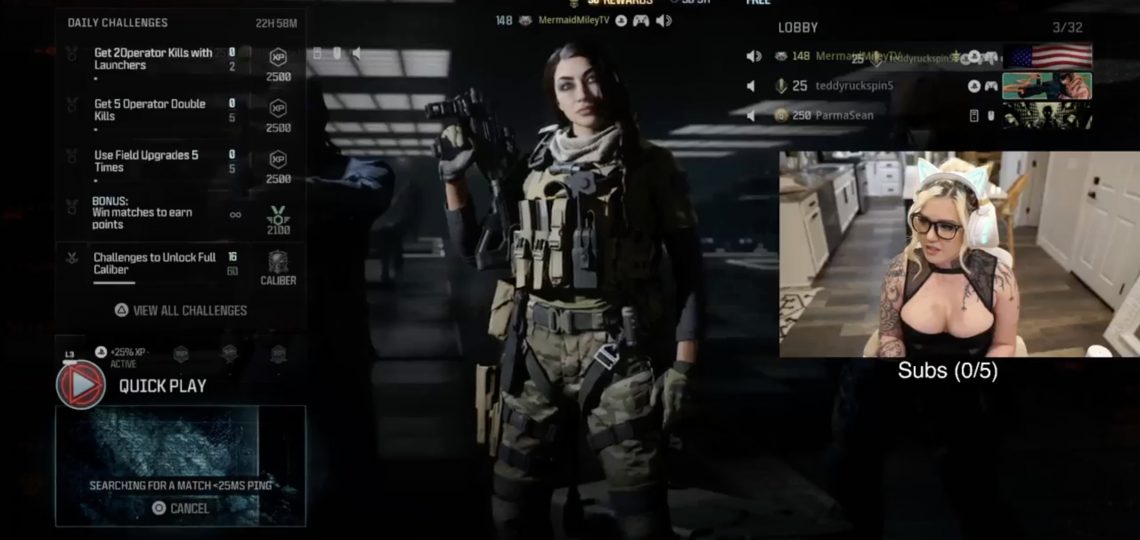The height and width of the screenshot is (540, 1140).
Task: View the American flag calling card
Action: click(1047, 56)
